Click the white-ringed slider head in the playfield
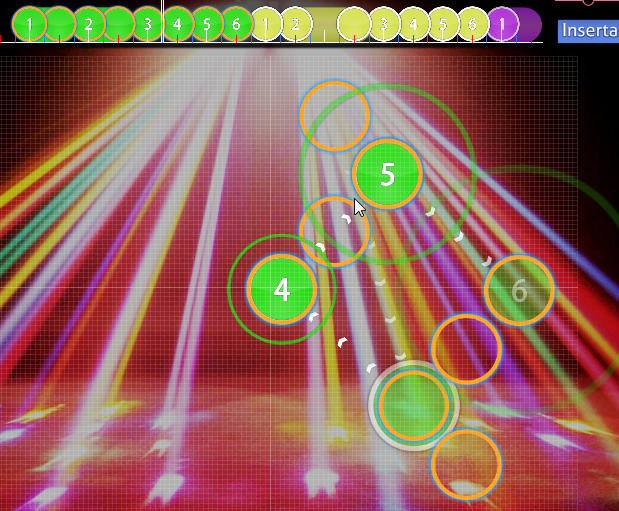This screenshot has width=619, height=511. click(414, 404)
